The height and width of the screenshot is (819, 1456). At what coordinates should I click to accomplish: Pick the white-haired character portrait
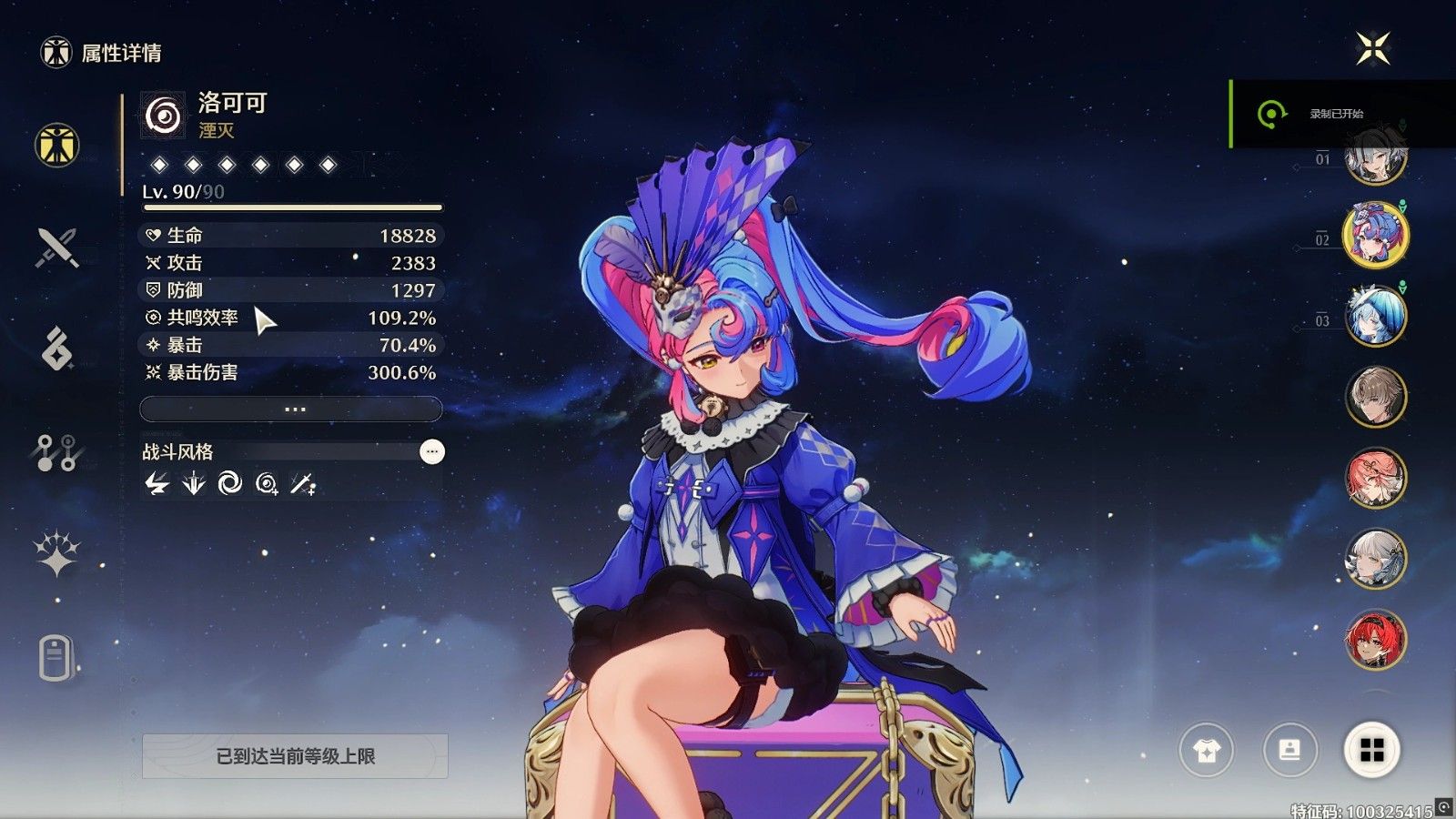(x=1375, y=559)
